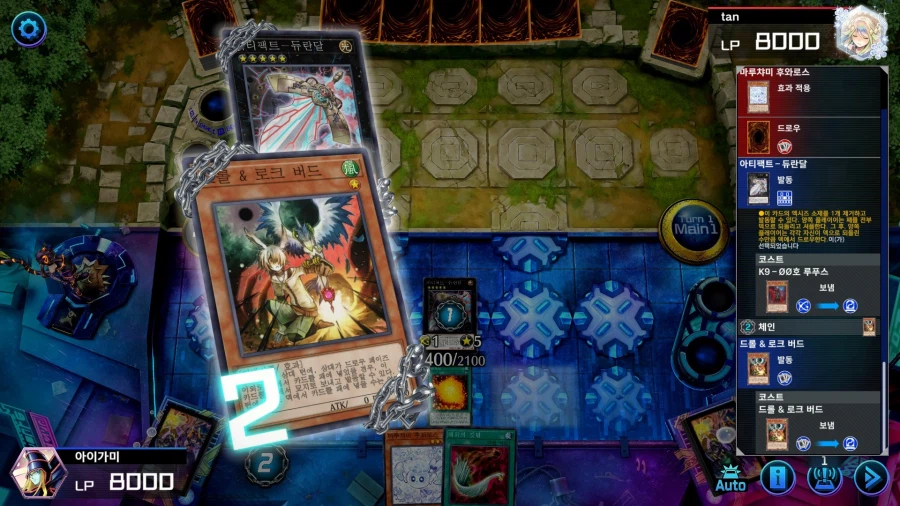Open the settings gear menu
The width and height of the screenshot is (900, 506).
(x=28, y=28)
